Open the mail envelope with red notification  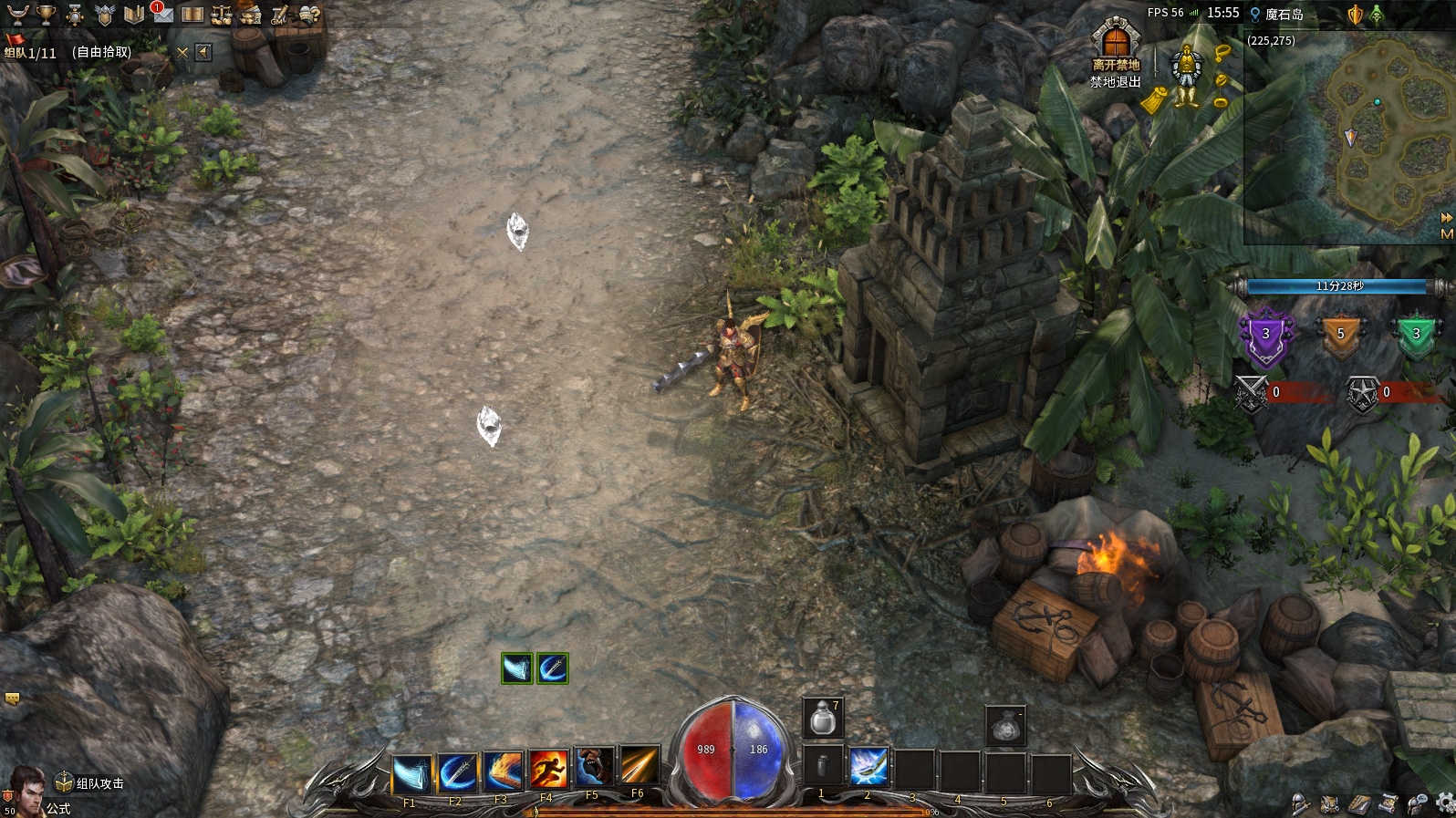[162, 14]
